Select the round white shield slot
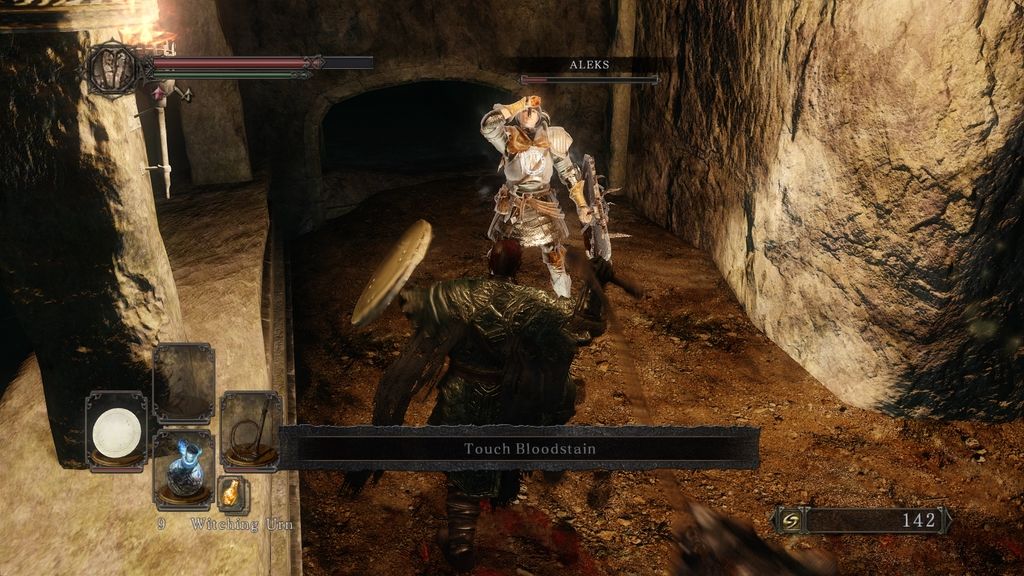 [x=116, y=431]
